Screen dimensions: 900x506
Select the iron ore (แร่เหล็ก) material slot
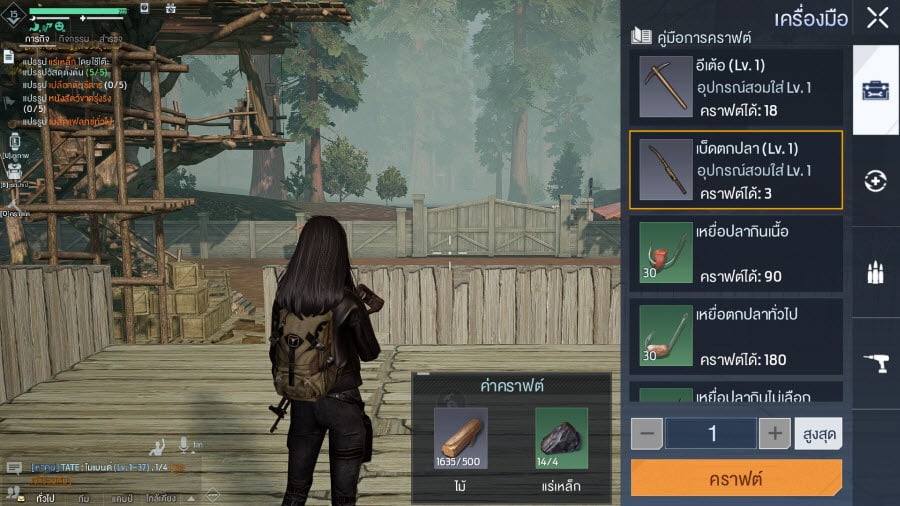click(561, 439)
